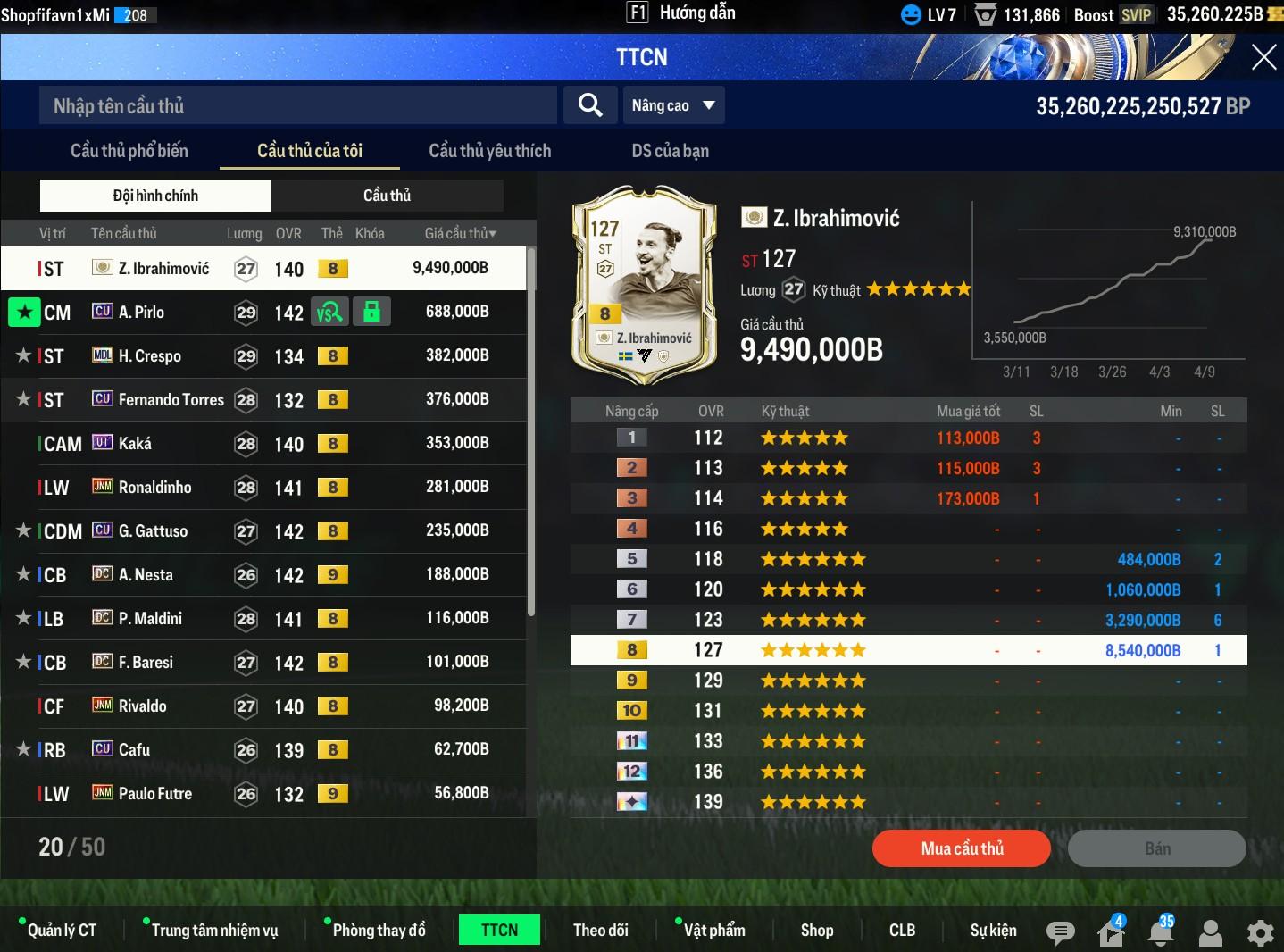Click the magnifying glass search button
The height and width of the screenshot is (952, 1284).
point(589,105)
